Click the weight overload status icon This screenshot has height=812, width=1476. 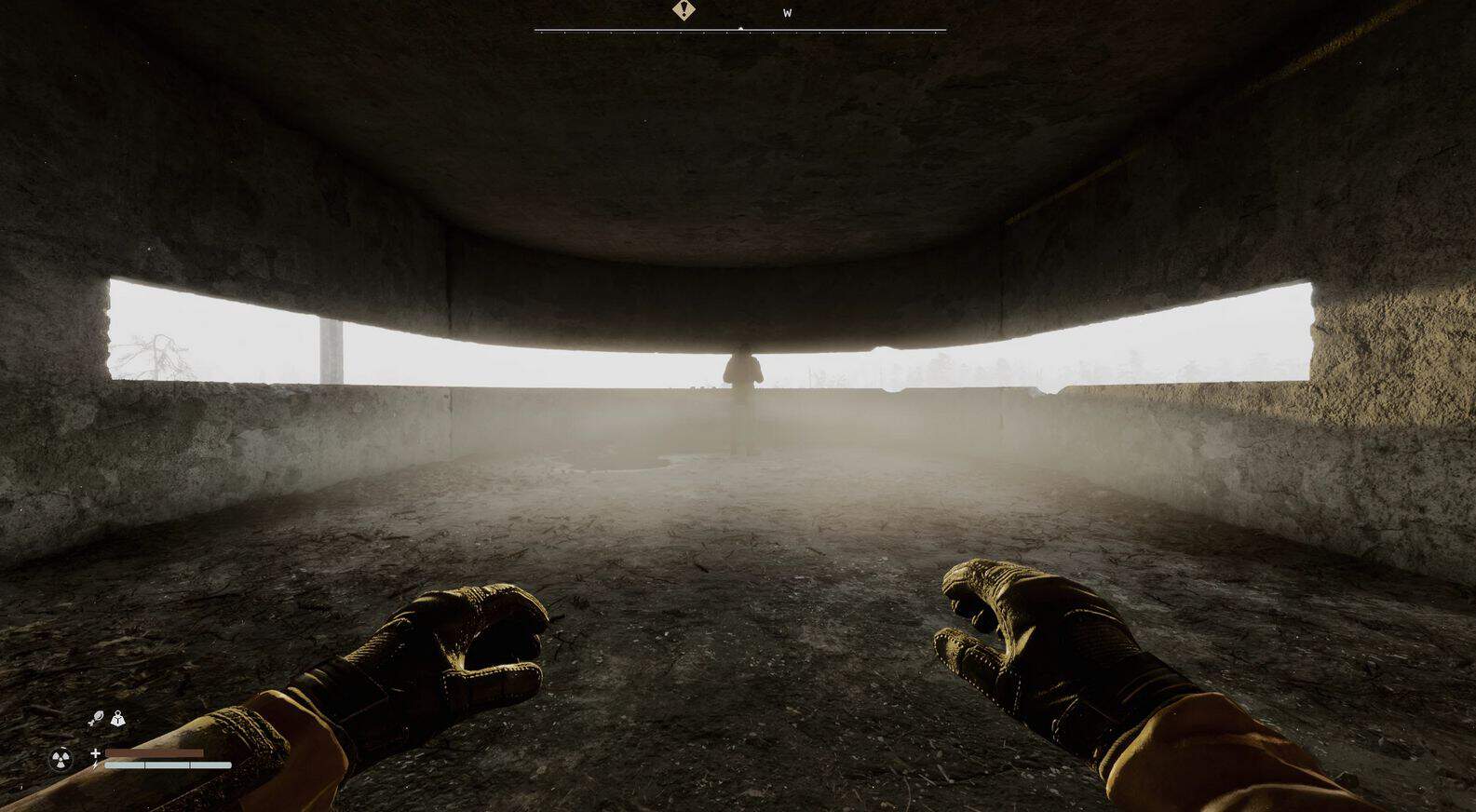(x=118, y=718)
